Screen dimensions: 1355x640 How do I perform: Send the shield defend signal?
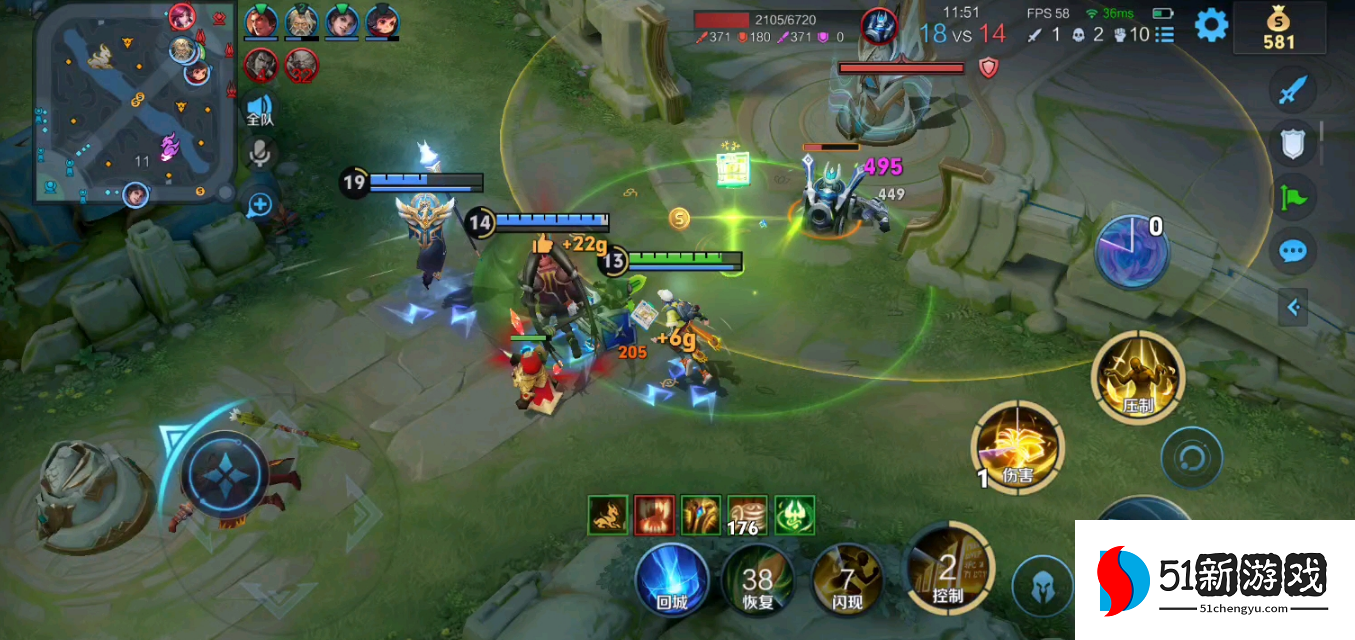(x=1293, y=145)
